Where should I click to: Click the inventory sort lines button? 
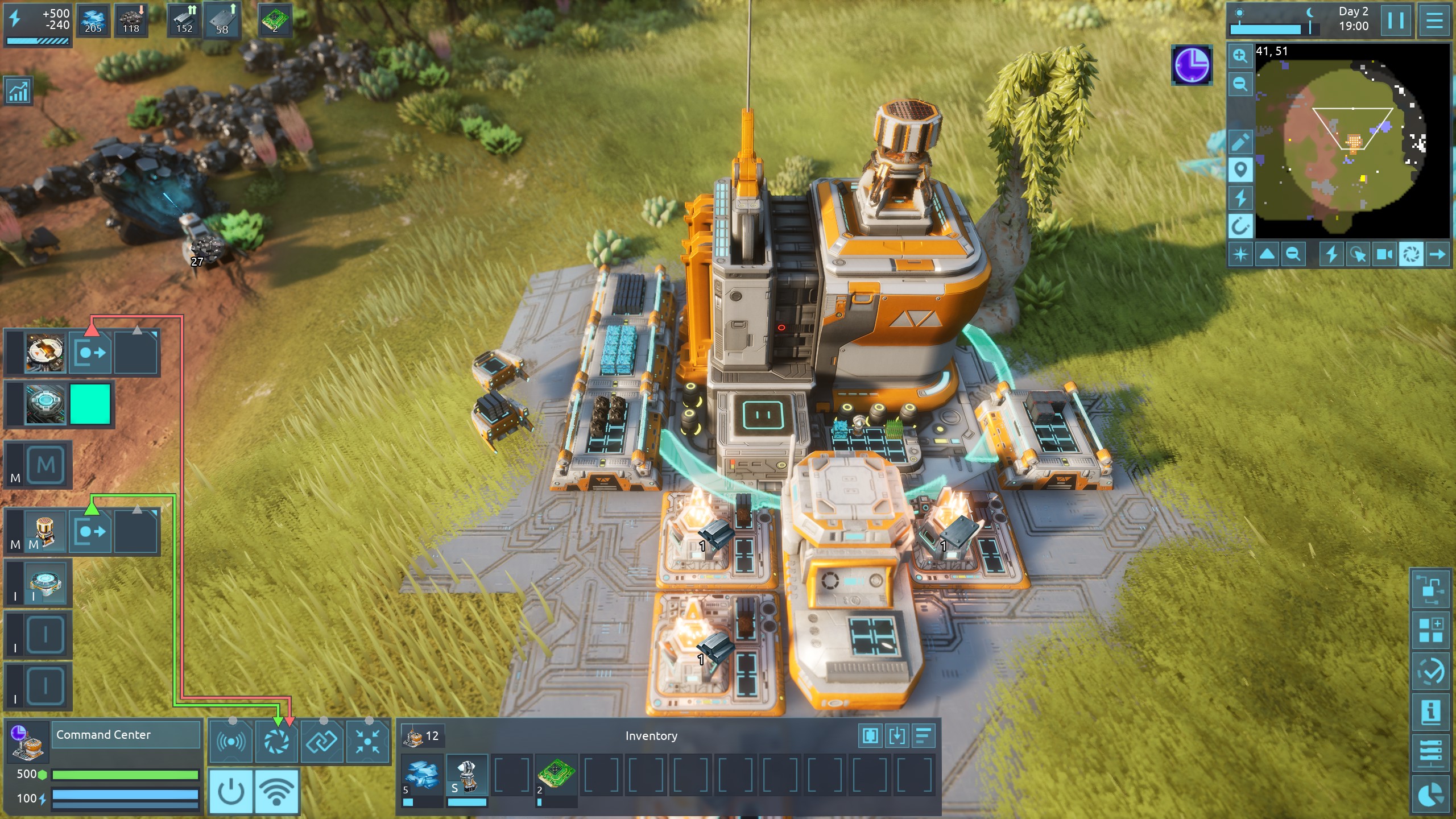[x=924, y=735]
